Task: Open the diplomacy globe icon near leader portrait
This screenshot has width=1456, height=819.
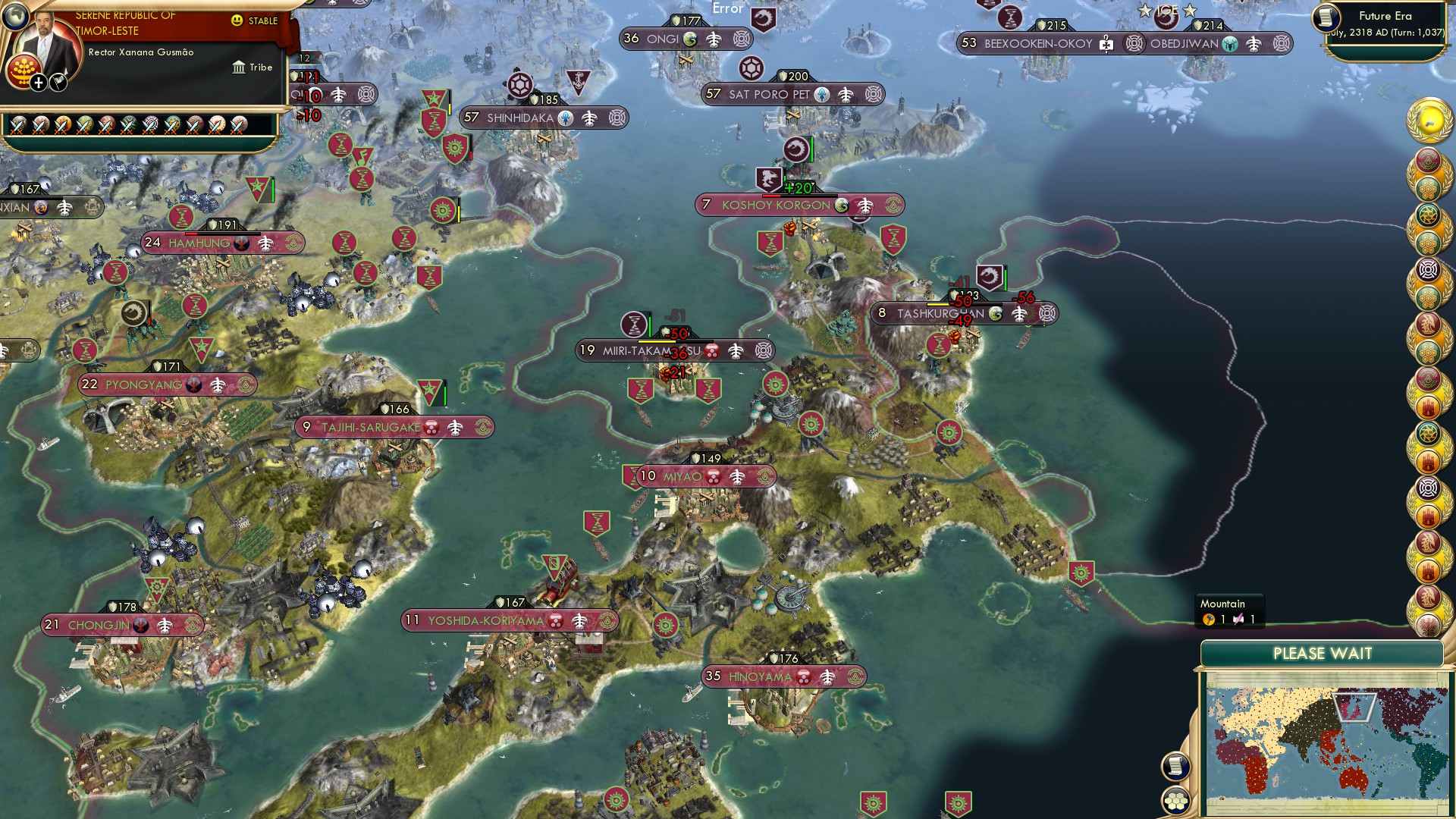Action: 17,17
